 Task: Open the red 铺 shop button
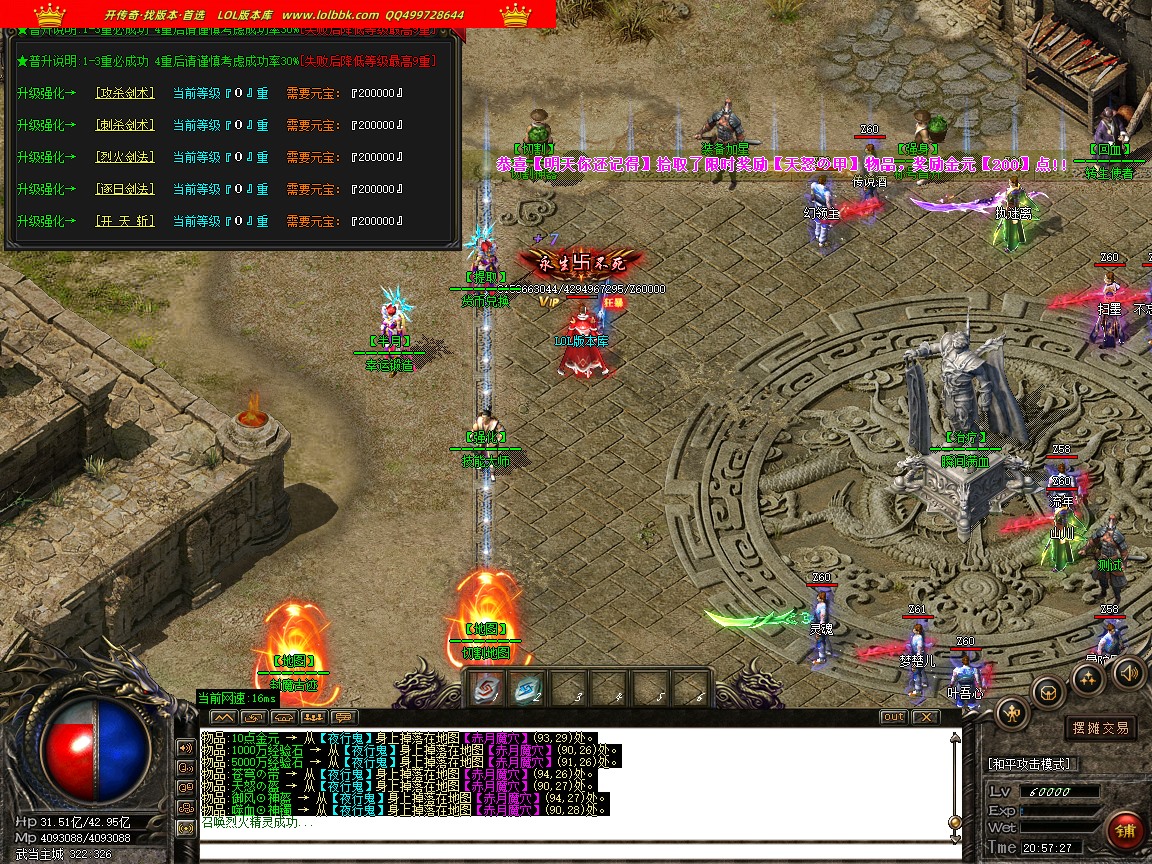click(1126, 832)
